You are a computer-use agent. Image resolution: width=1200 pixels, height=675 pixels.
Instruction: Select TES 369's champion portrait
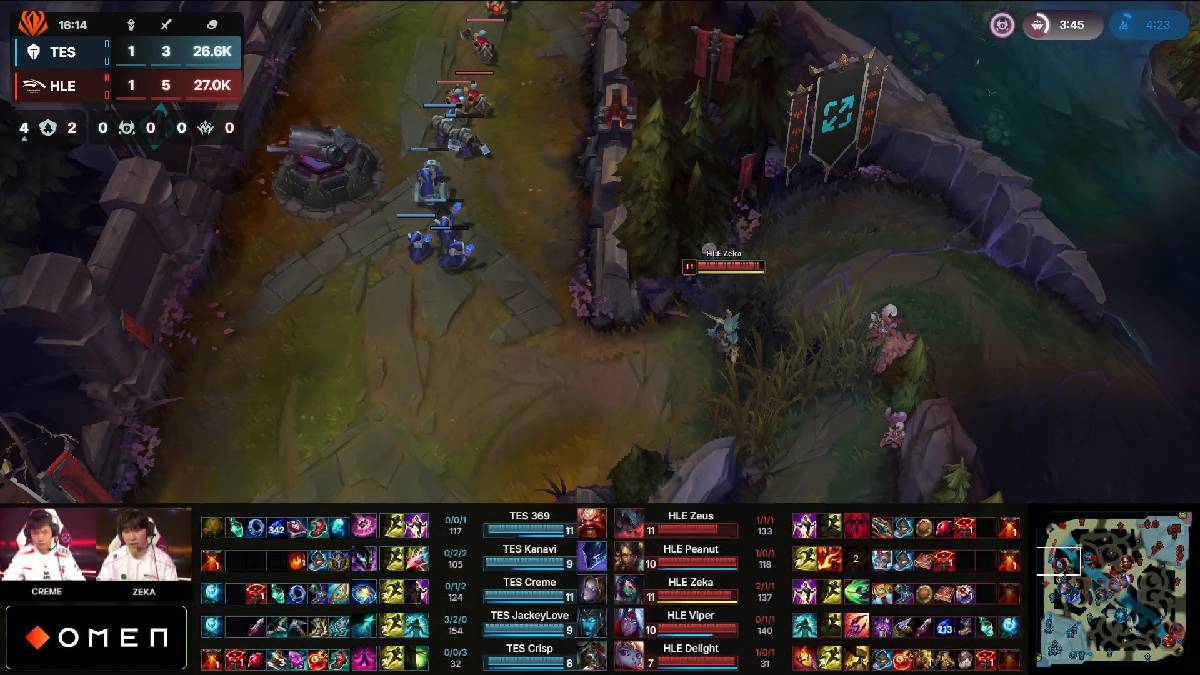[591, 524]
